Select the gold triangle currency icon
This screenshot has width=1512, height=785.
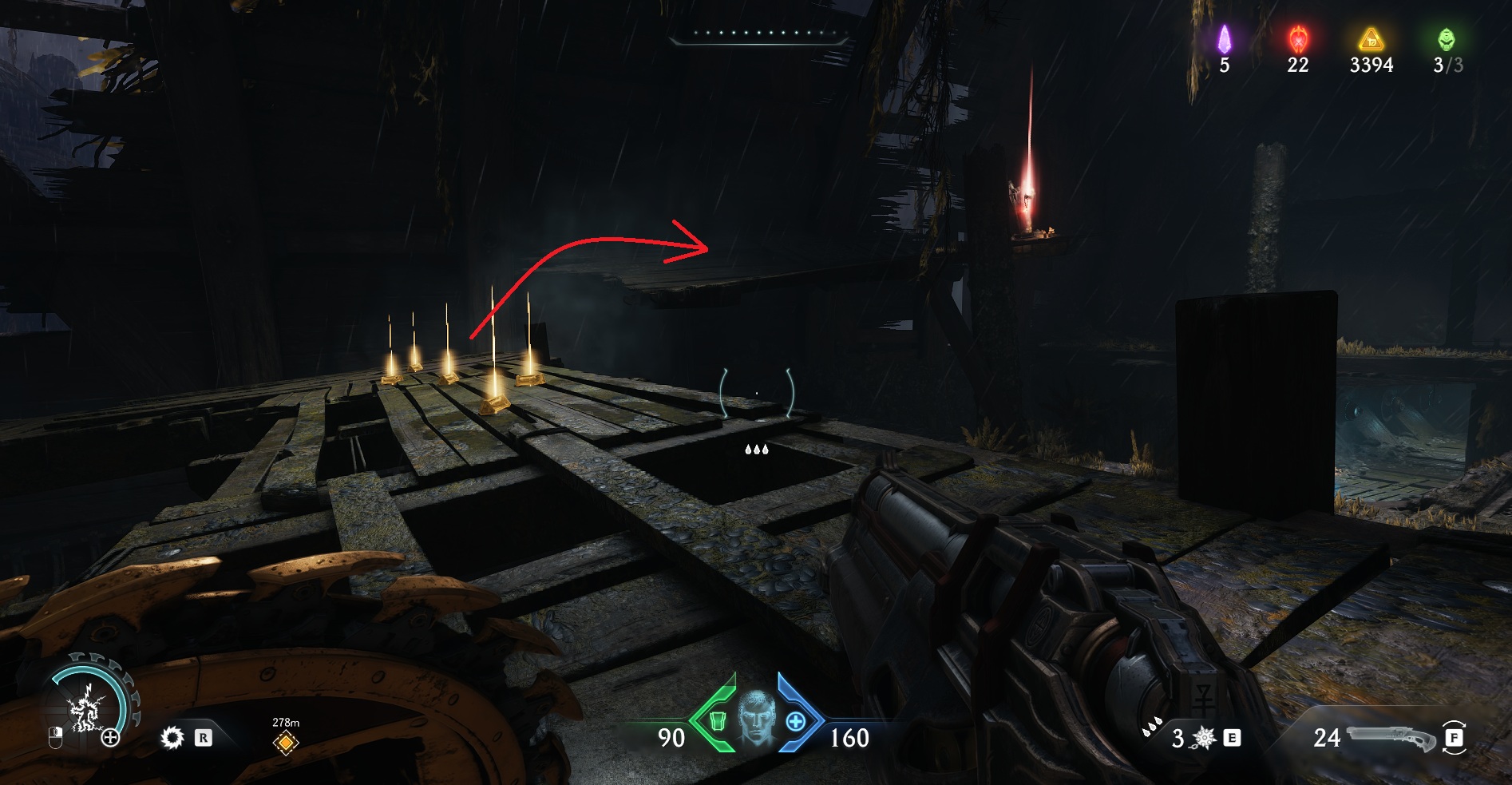coord(1371,38)
